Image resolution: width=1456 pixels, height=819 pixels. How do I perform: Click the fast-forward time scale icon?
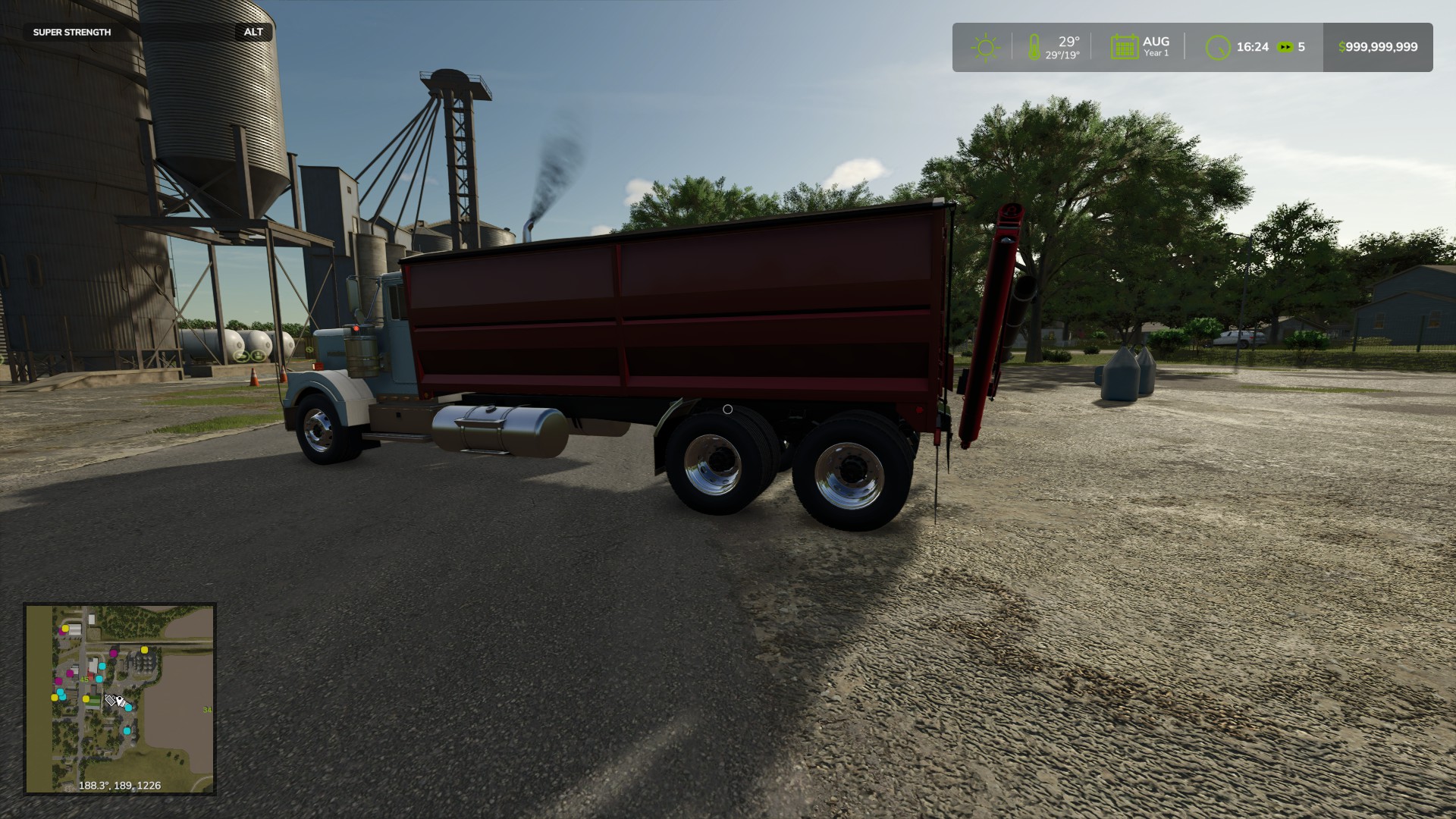point(1285,47)
